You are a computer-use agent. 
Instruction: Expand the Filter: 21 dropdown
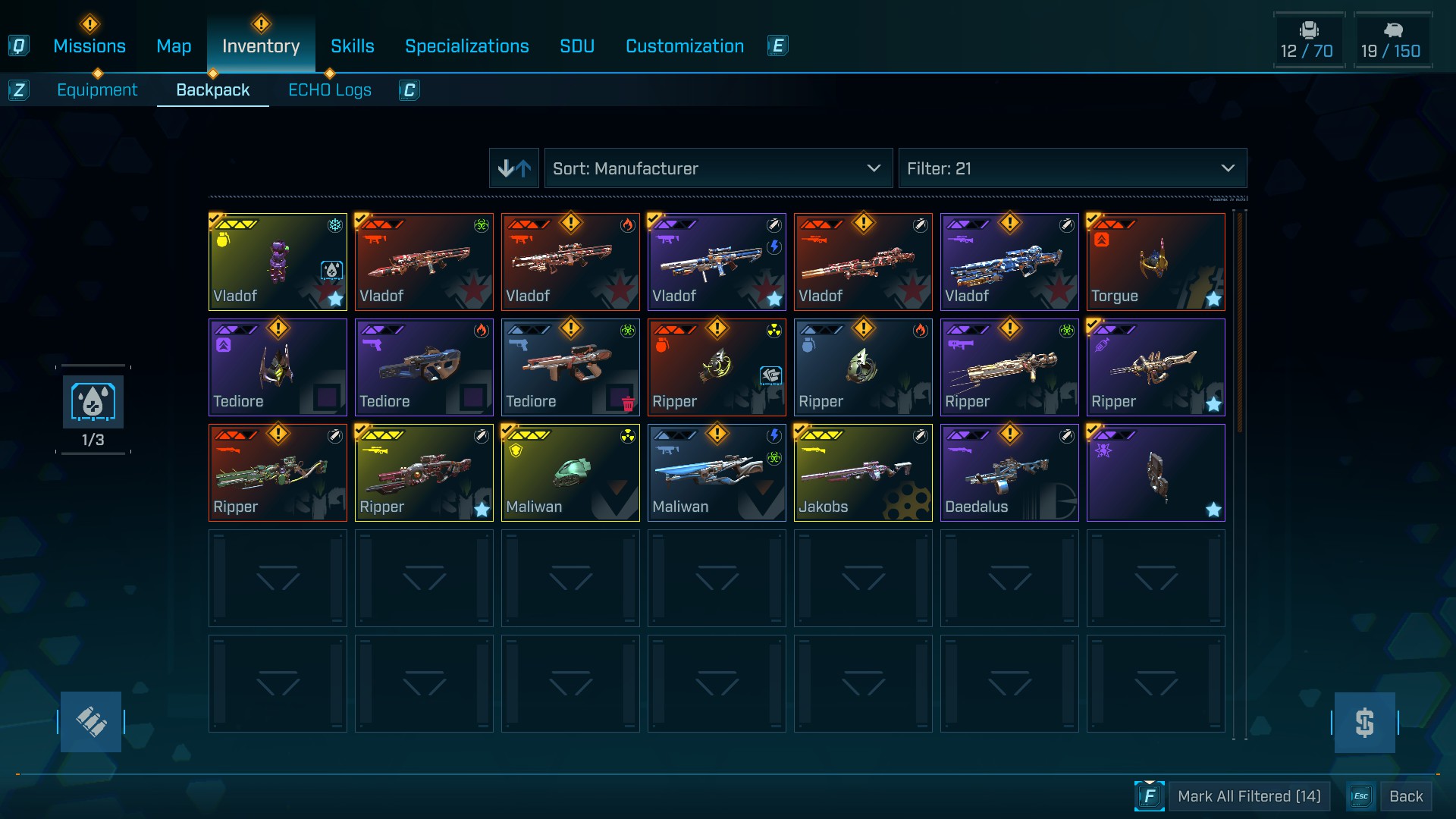click(x=1072, y=168)
